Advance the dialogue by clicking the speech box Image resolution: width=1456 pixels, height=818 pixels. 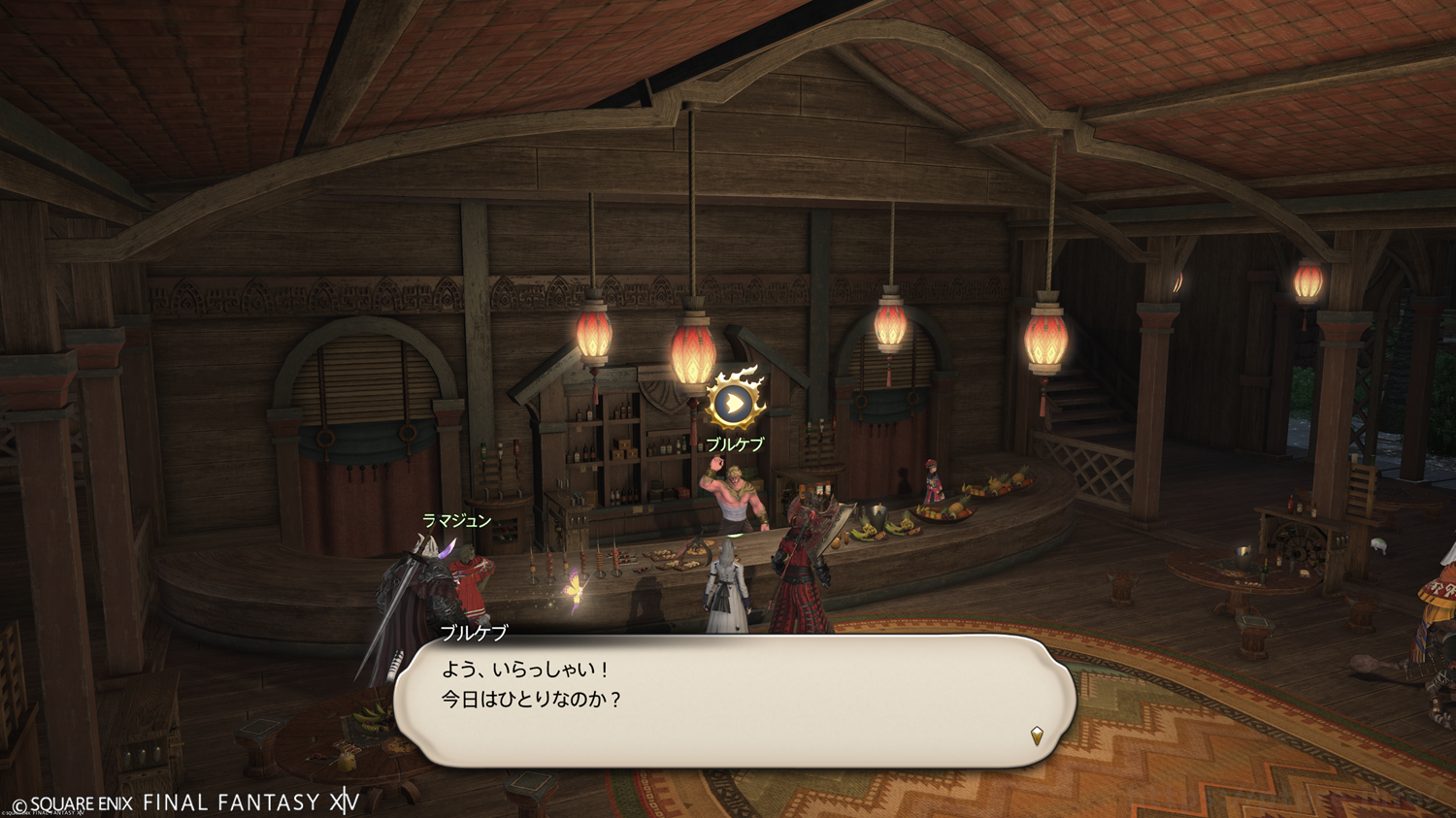(x=735, y=701)
